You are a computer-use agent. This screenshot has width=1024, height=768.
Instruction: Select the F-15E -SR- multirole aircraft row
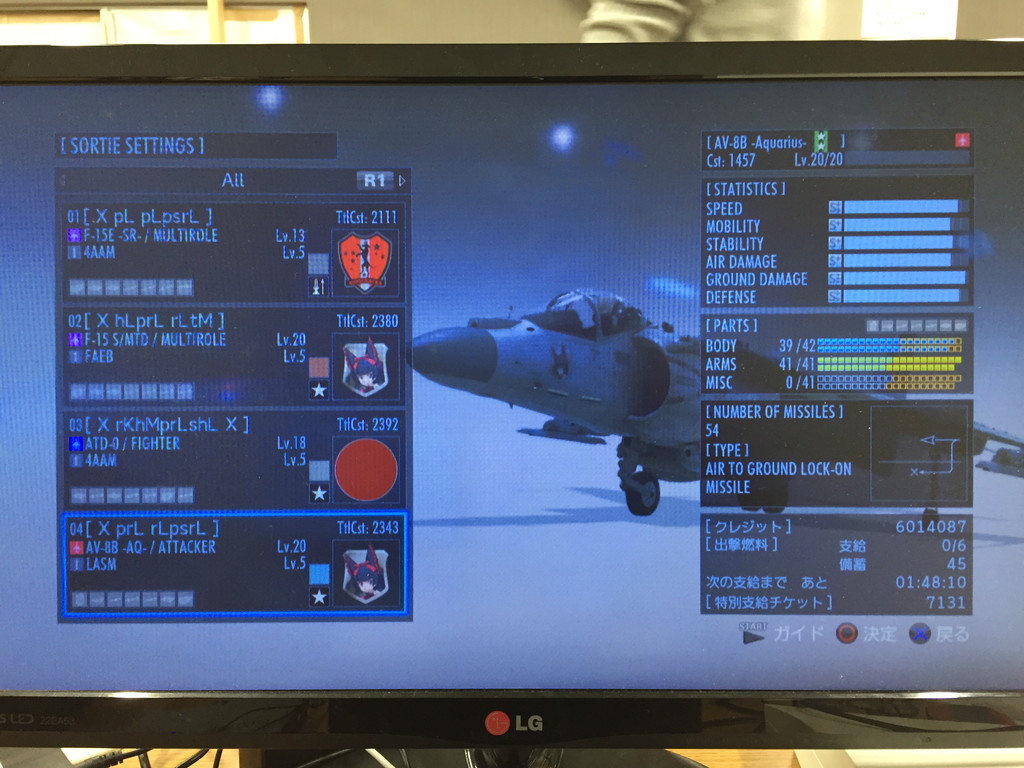(232, 252)
